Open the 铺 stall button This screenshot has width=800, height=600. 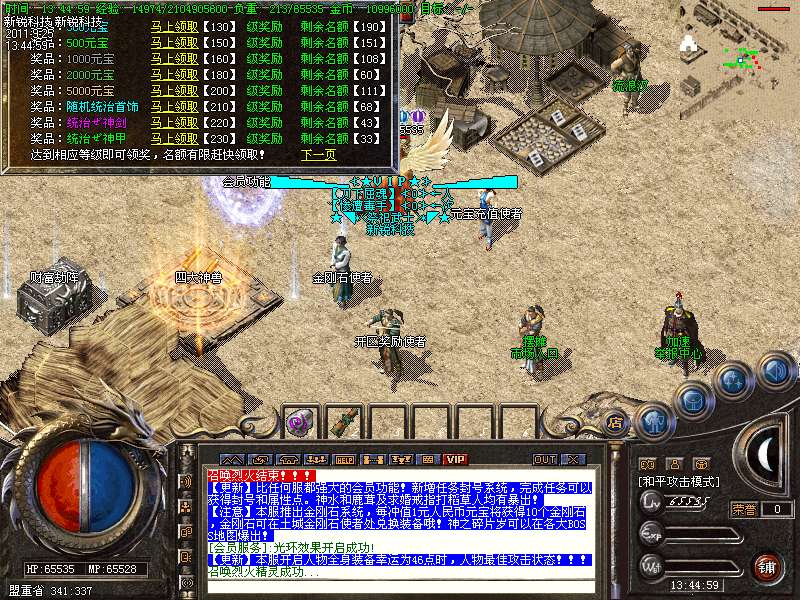767,568
